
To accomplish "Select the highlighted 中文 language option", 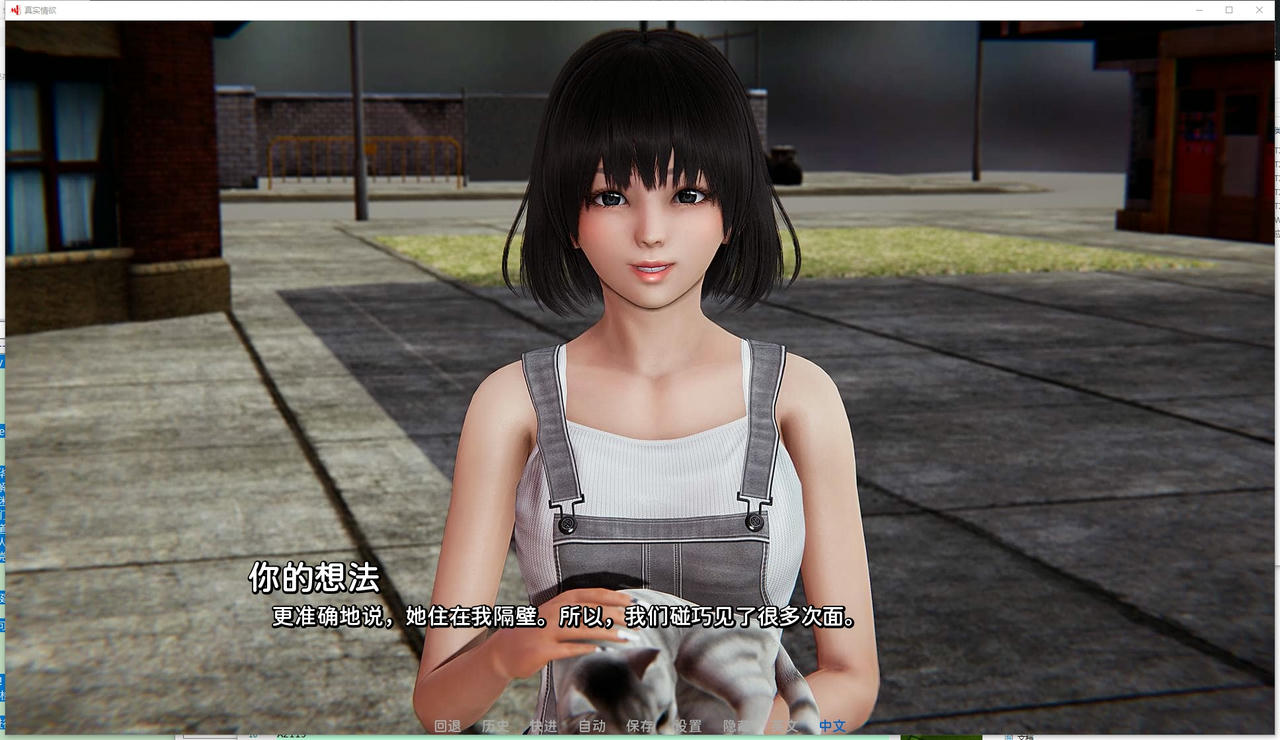I will [x=832, y=727].
